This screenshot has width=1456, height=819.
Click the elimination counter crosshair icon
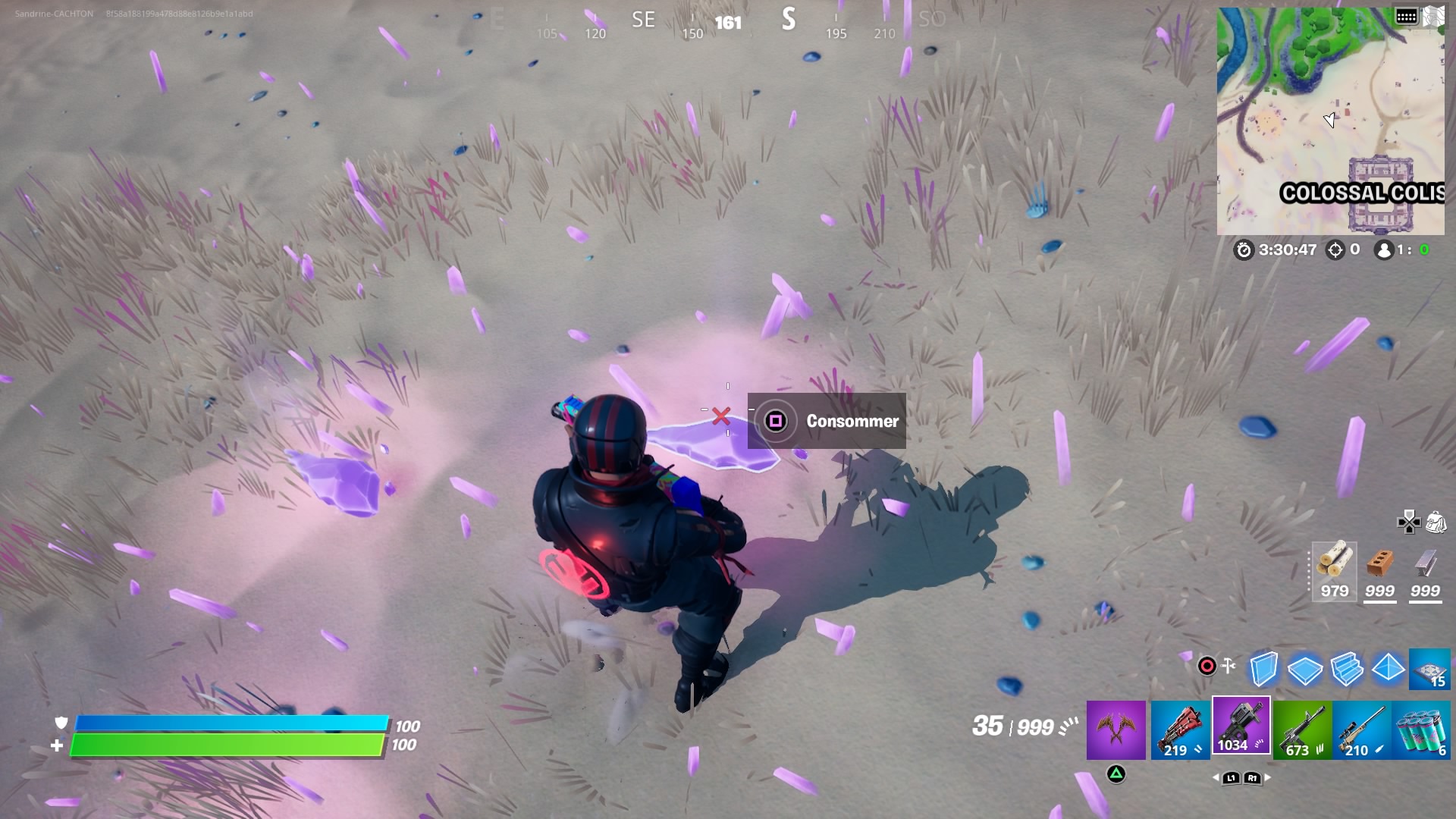click(x=1335, y=250)
